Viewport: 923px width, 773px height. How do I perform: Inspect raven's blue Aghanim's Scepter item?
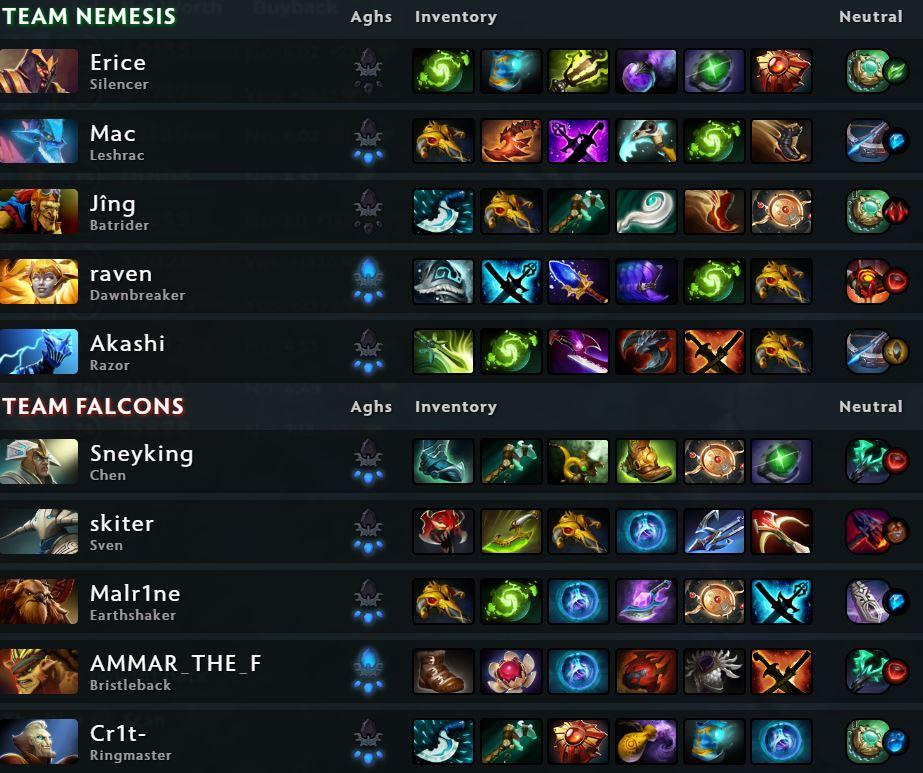tap(578, 281)
